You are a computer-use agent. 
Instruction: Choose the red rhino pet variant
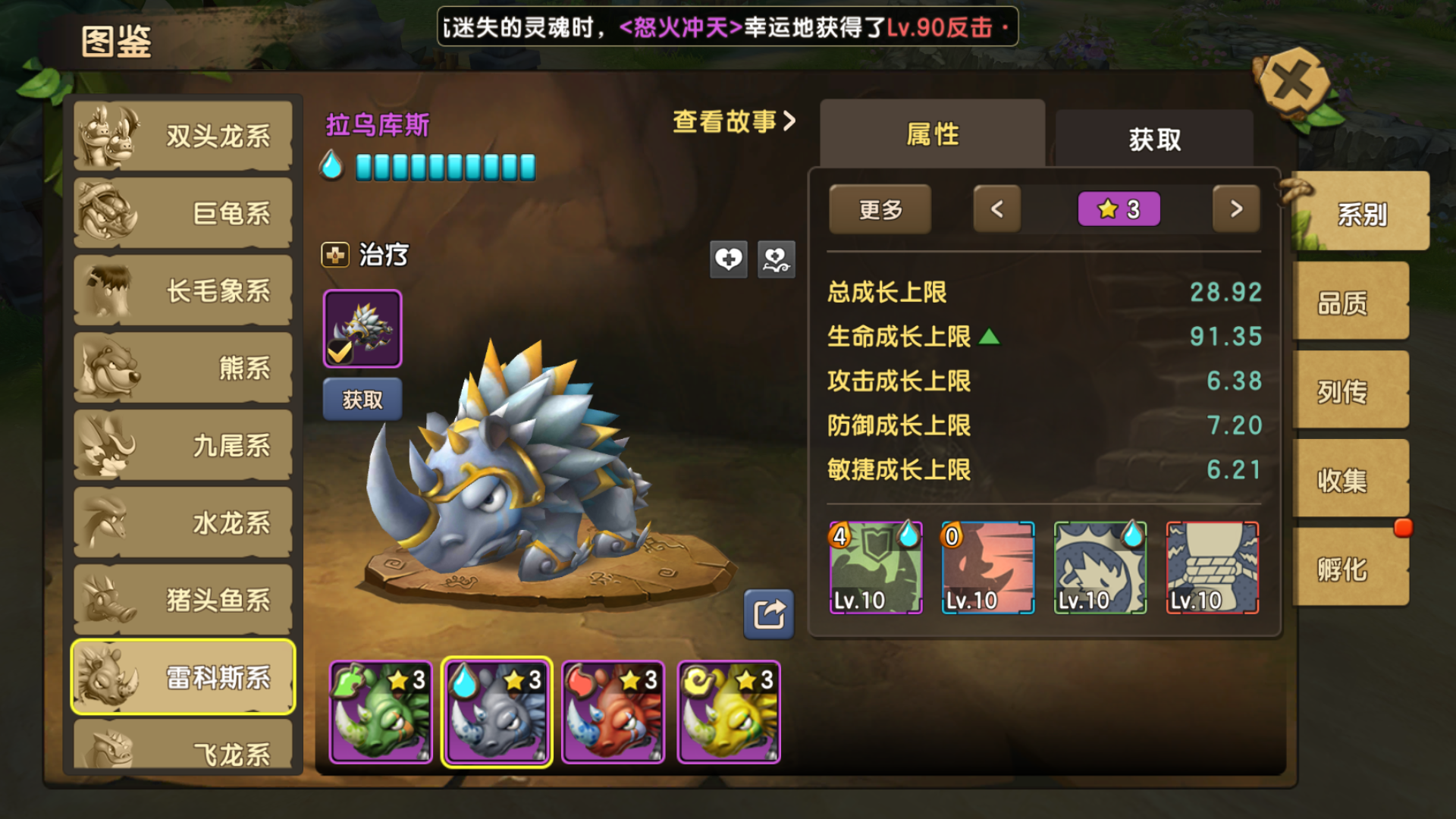[x=613, y=712]
